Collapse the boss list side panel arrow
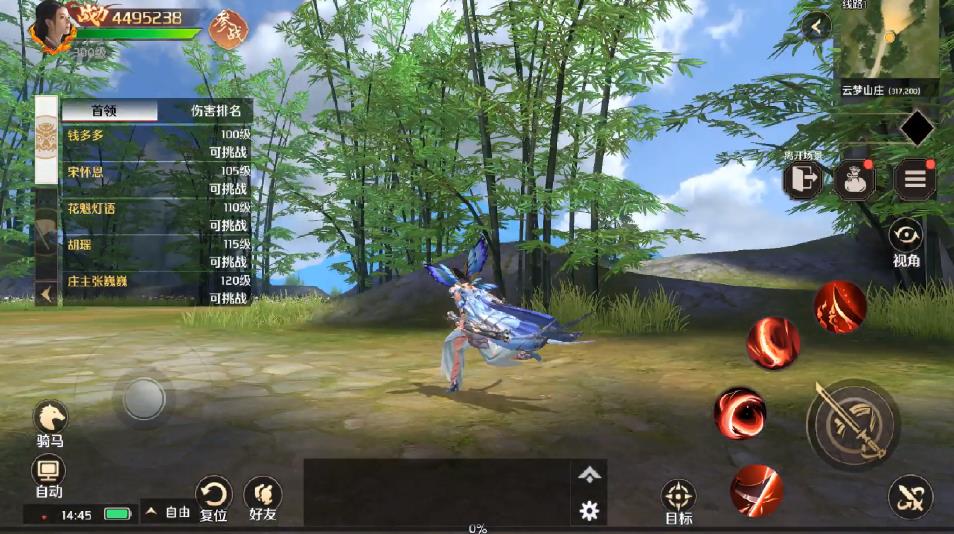The height and width of the screenshot is (534, 954). [x=46, y=293]
